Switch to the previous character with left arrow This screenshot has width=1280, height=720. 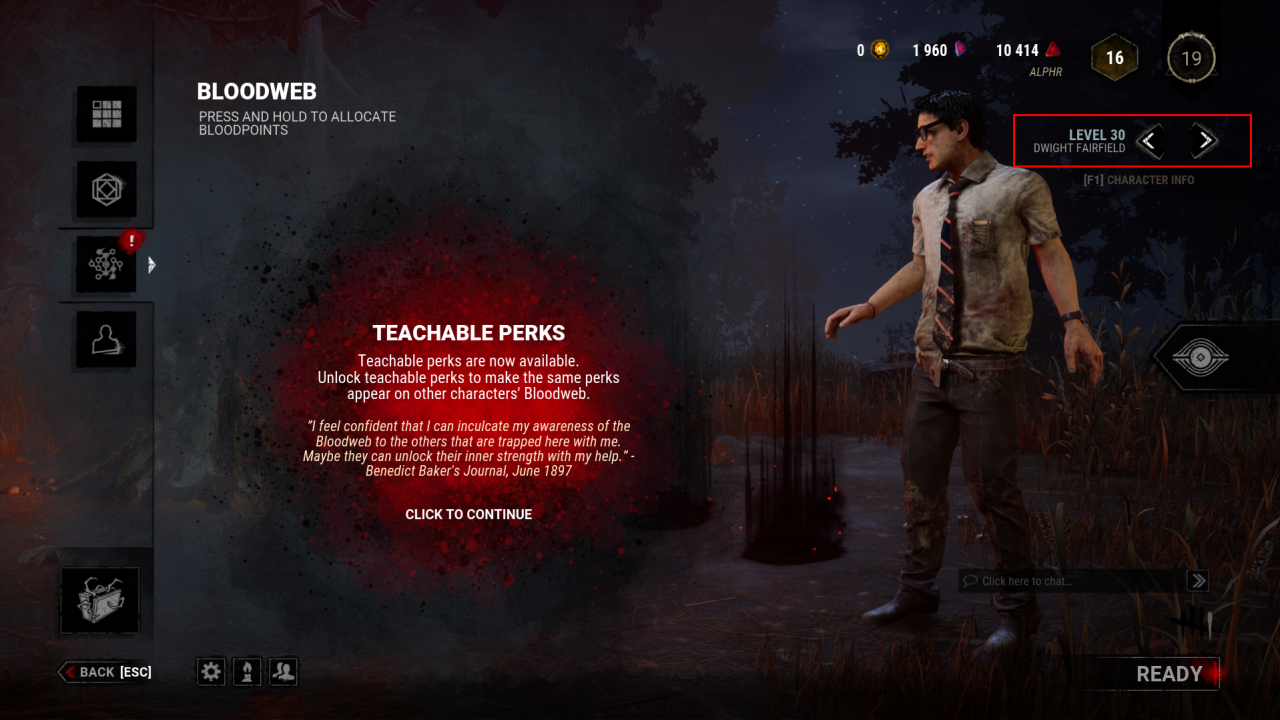(x=1149, y=141)
